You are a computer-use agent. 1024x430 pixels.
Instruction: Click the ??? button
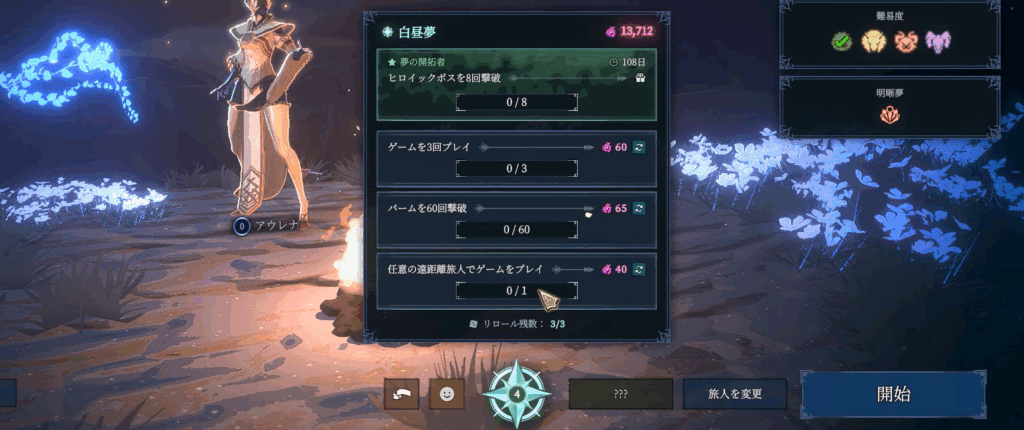click(620, 395)
